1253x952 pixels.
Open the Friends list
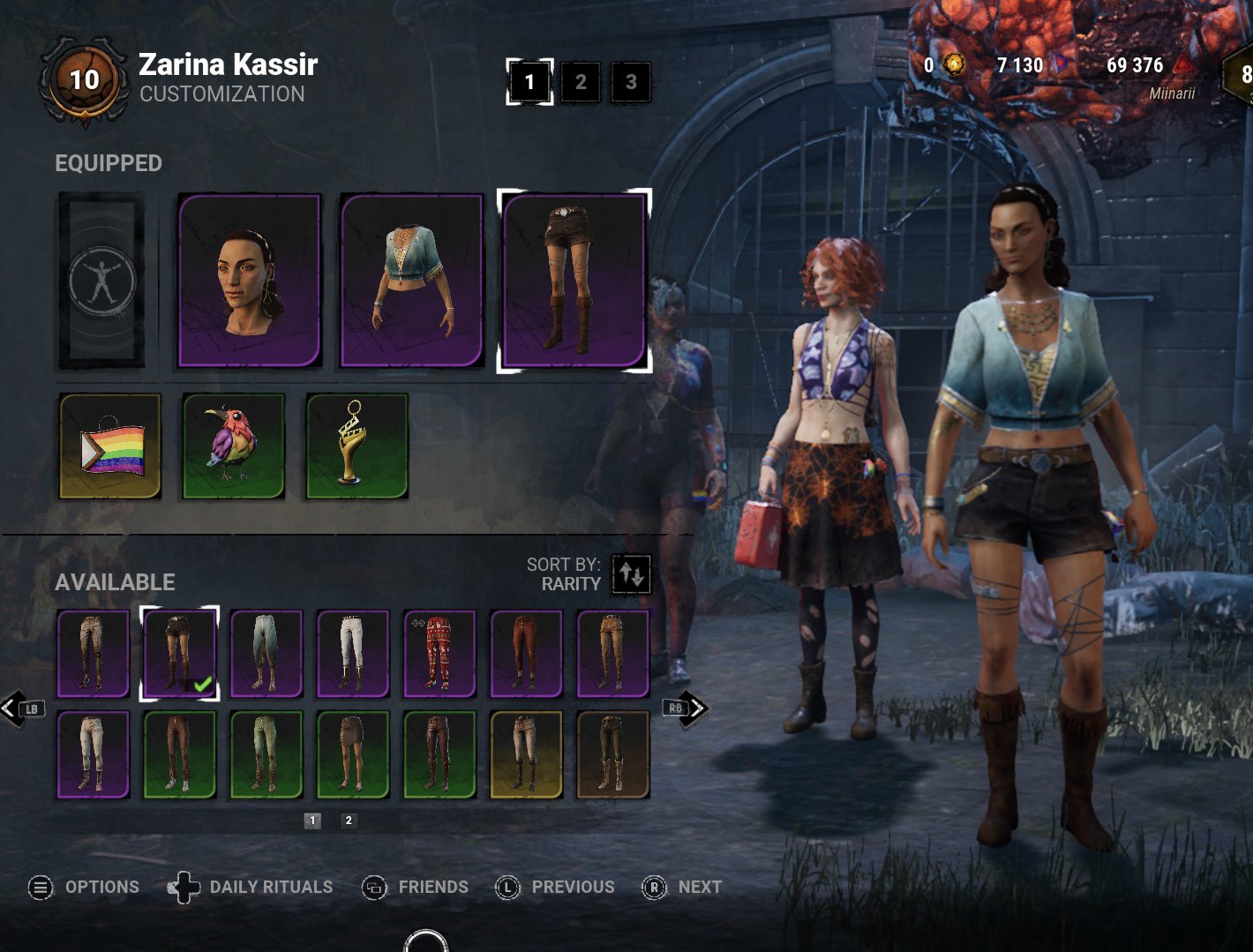[x=416, y=888]
